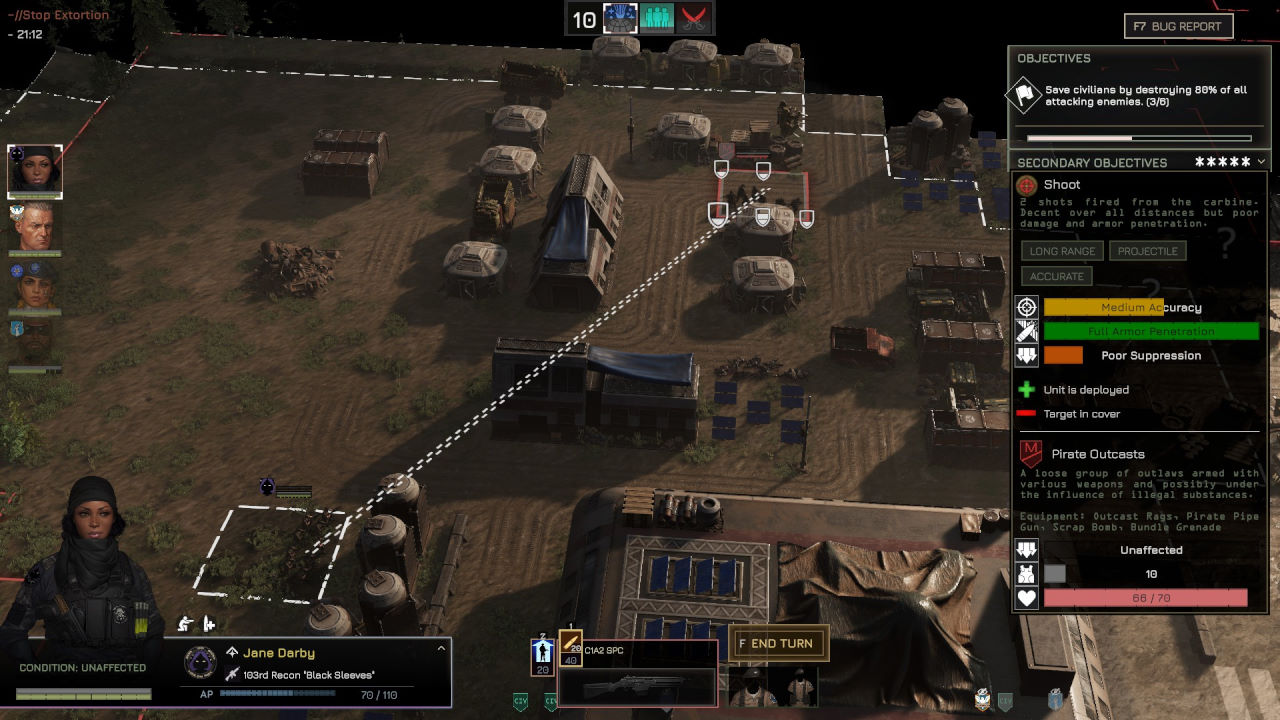Open the Bug Report form
This screenshot has height=720, width=1280.
1179,26
